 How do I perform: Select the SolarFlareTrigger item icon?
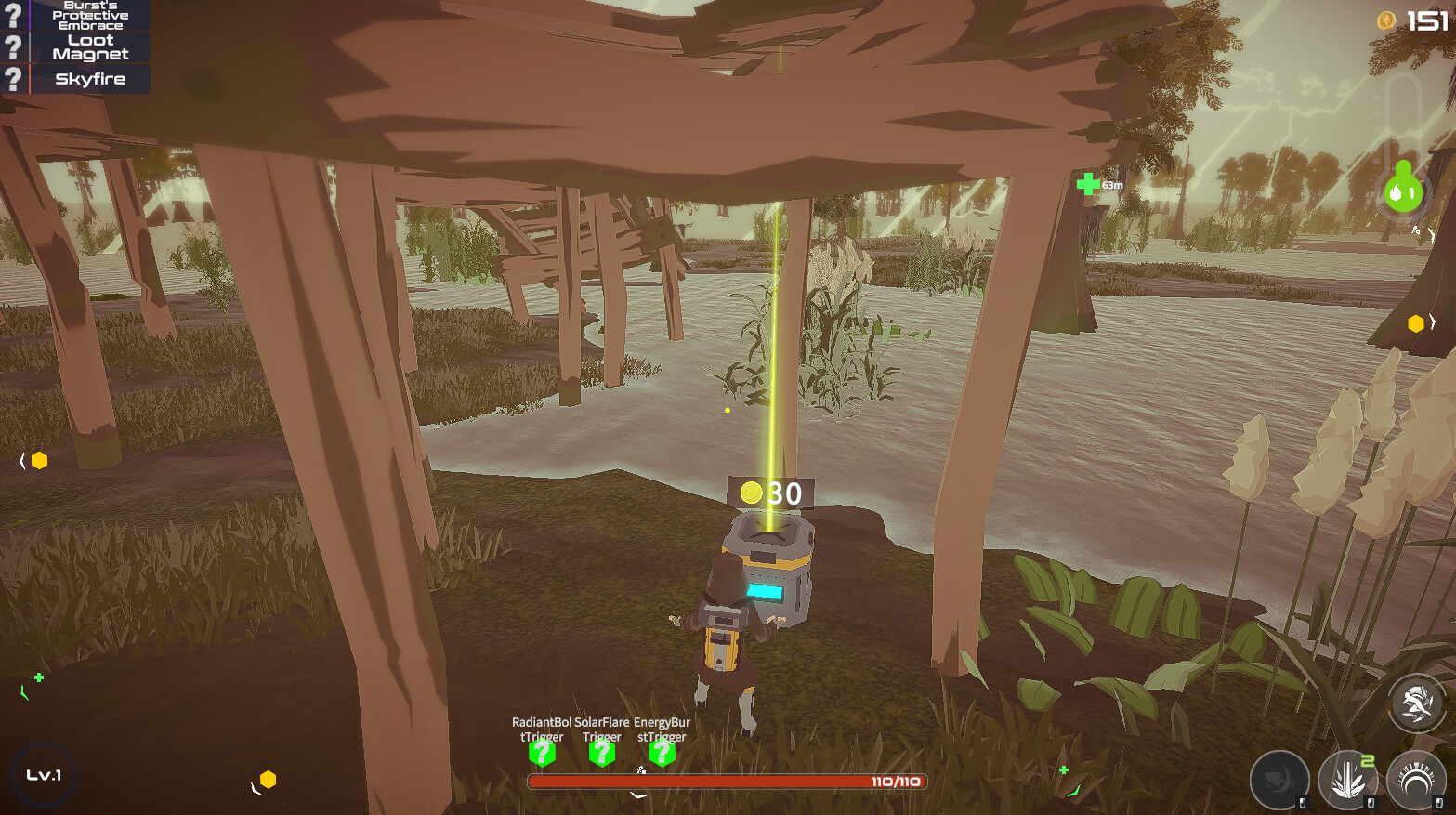tap(602, 756)
